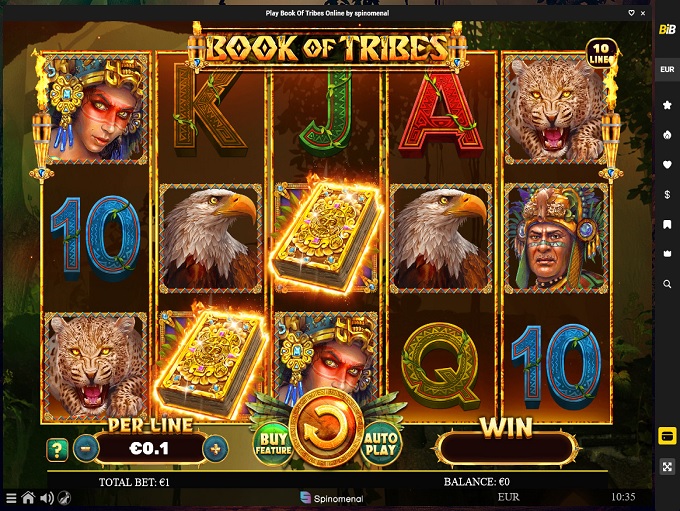Open the bookmark icon in the sidebar
This screenshot has height=511, width=680.
click(x=667, y=225)
